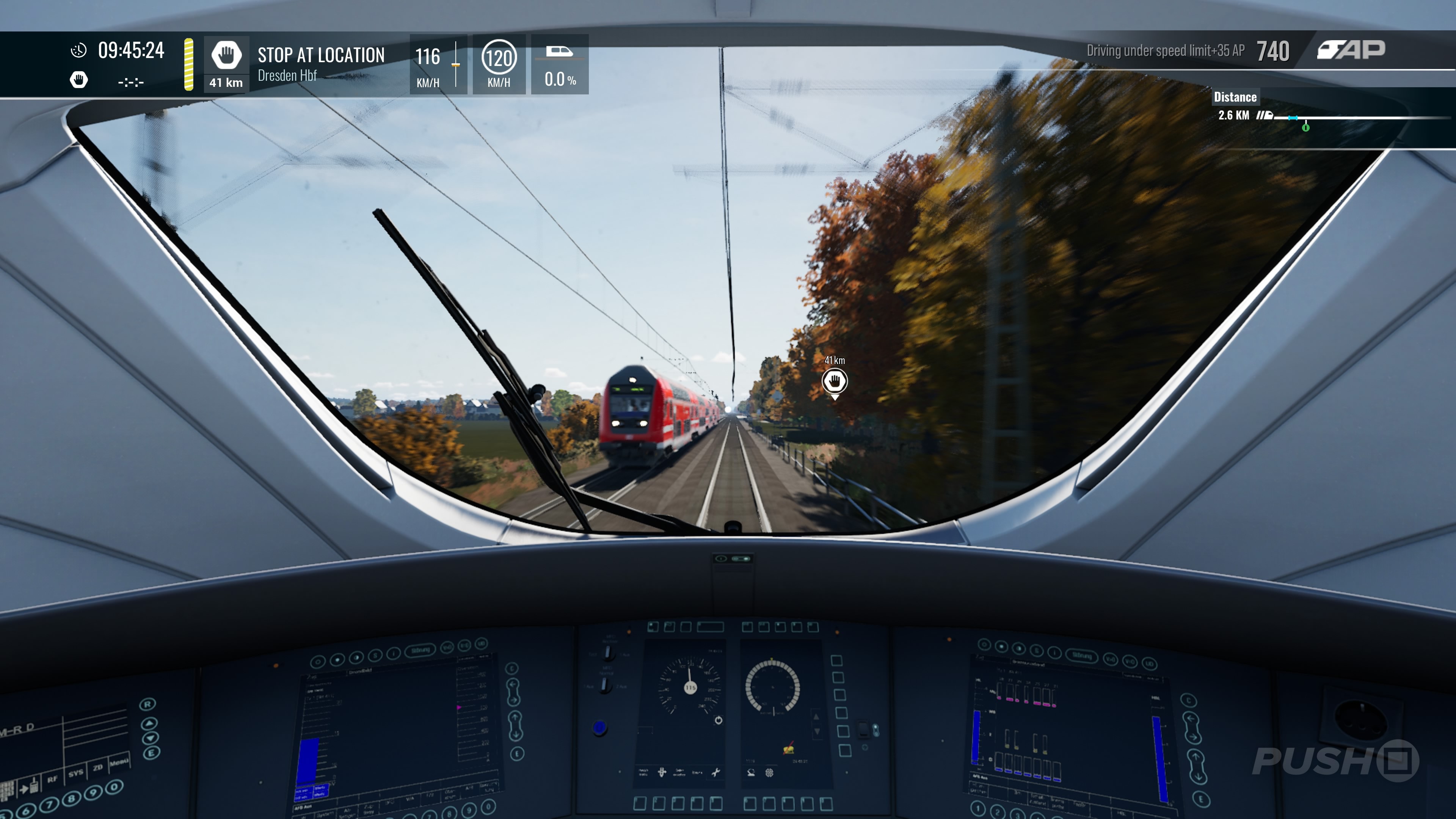Image resolution: width=1456 pixels, height=819 pixels.
Task: Click the clock icon beside the time
Action: coord(78,51)
